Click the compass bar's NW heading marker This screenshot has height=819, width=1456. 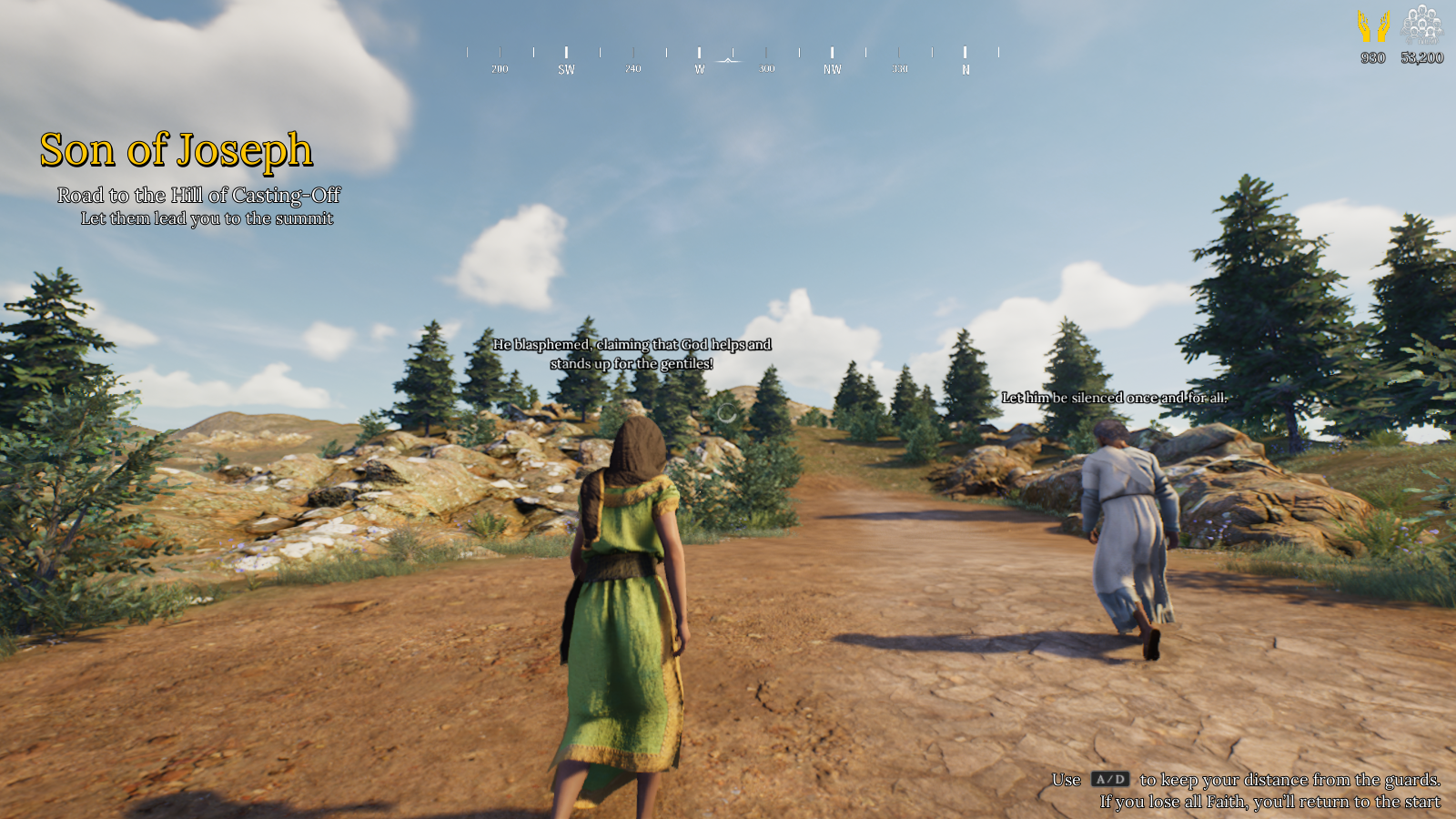832,68
